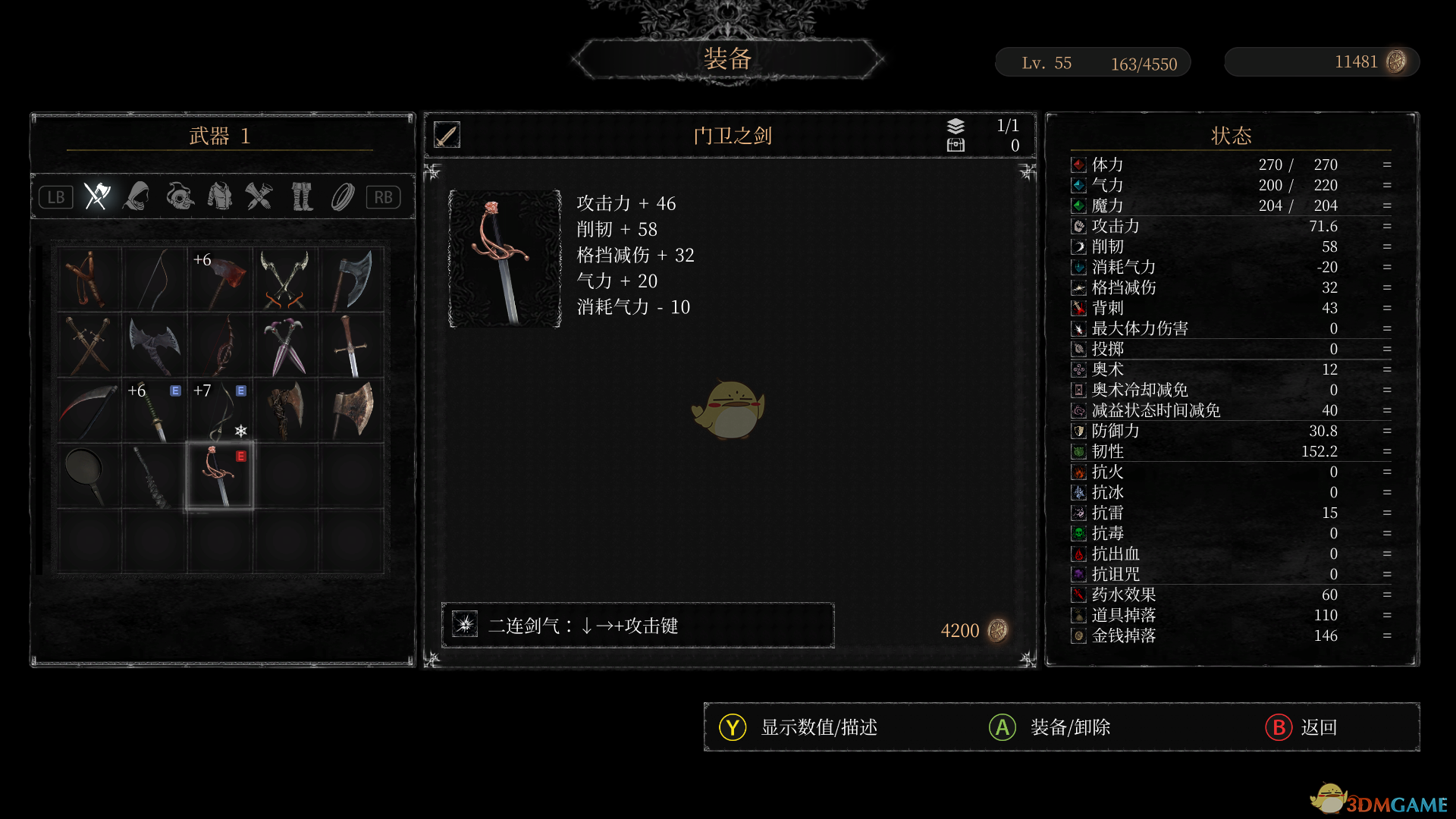Open the 武器 1 weapon tab
The height and width of the screenshot is (819, 1456).
coord(219,137)
